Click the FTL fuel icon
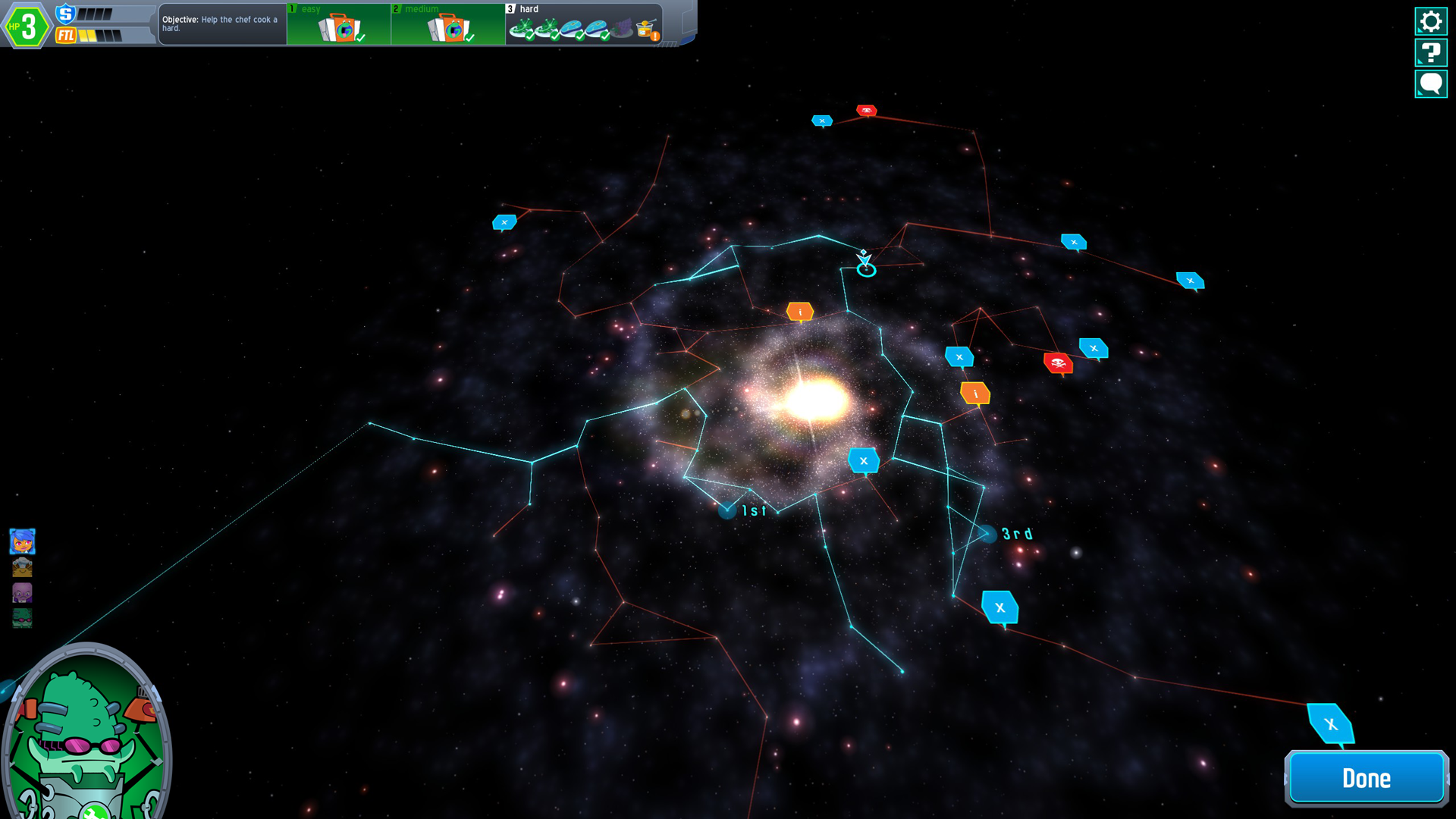The width and height of the screenshot is (1456, 819). (x=66, y=36)
